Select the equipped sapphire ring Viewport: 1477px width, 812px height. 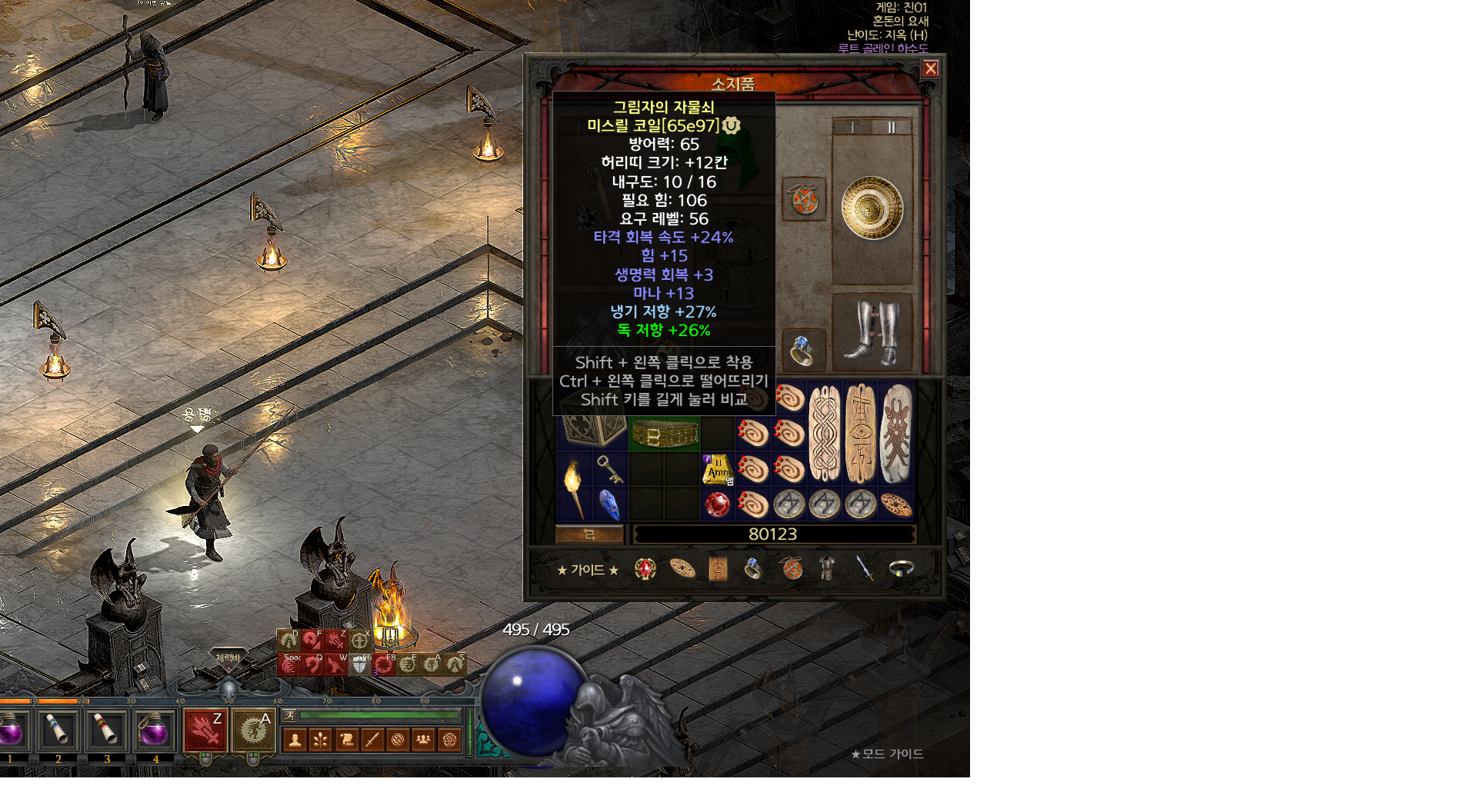[x=802, y=350]
